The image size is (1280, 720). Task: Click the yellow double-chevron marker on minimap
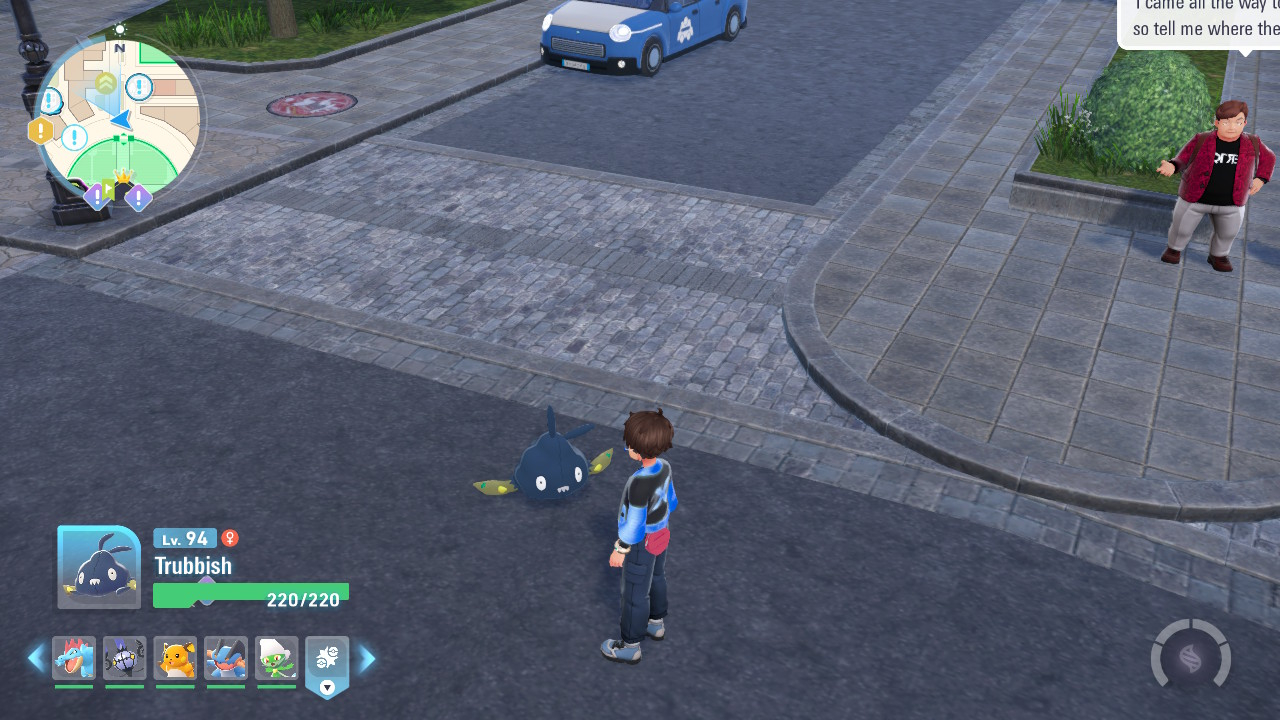(x=105, y=82)
